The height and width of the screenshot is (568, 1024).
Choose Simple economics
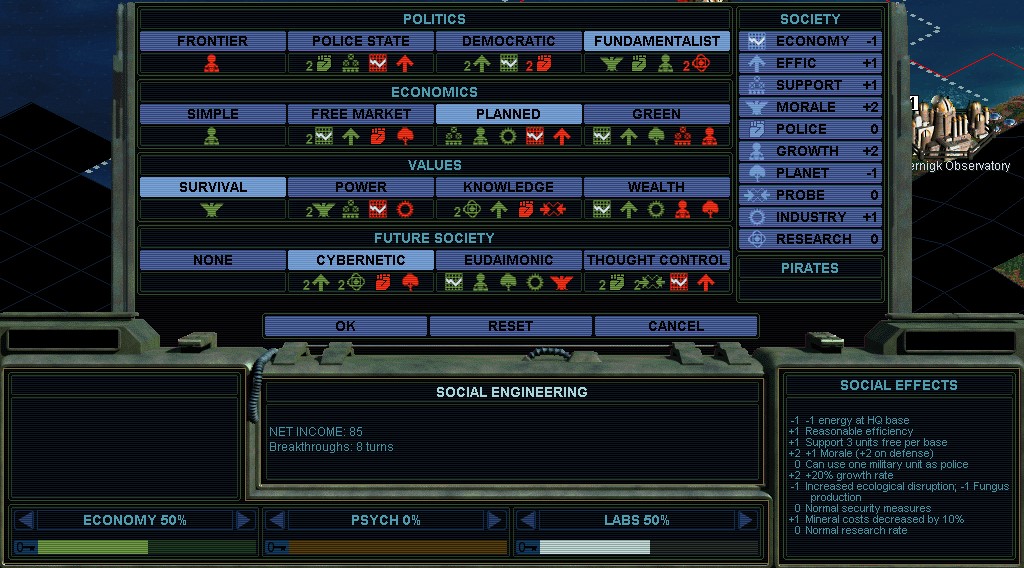pos(212,114)
